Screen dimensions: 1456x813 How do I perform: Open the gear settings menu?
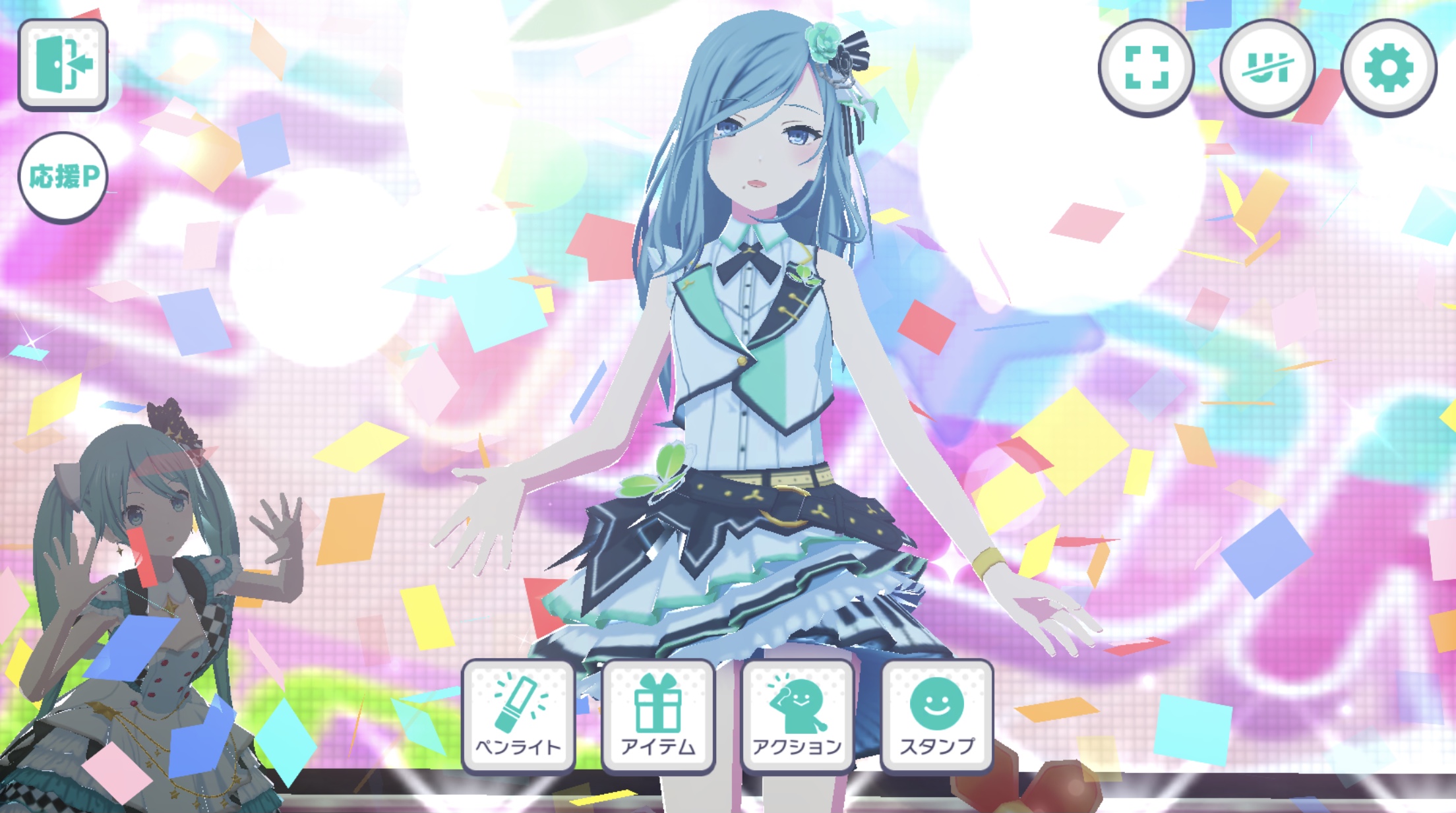pyautogui.click(x=1389, y=67)
